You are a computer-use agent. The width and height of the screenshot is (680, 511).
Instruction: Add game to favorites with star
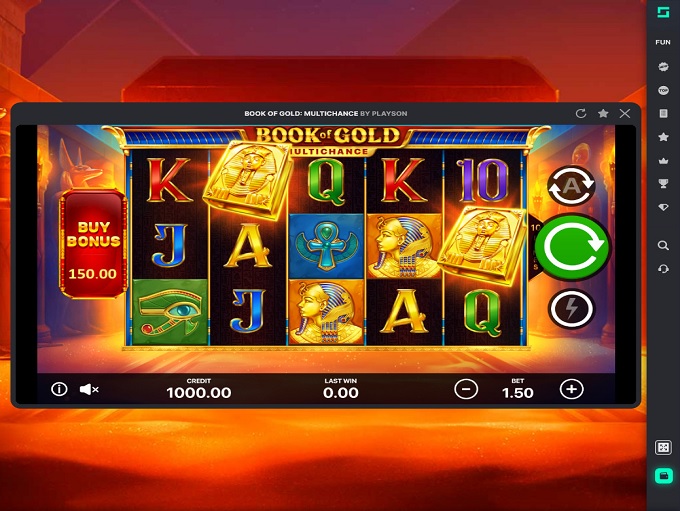click(603, 114)
